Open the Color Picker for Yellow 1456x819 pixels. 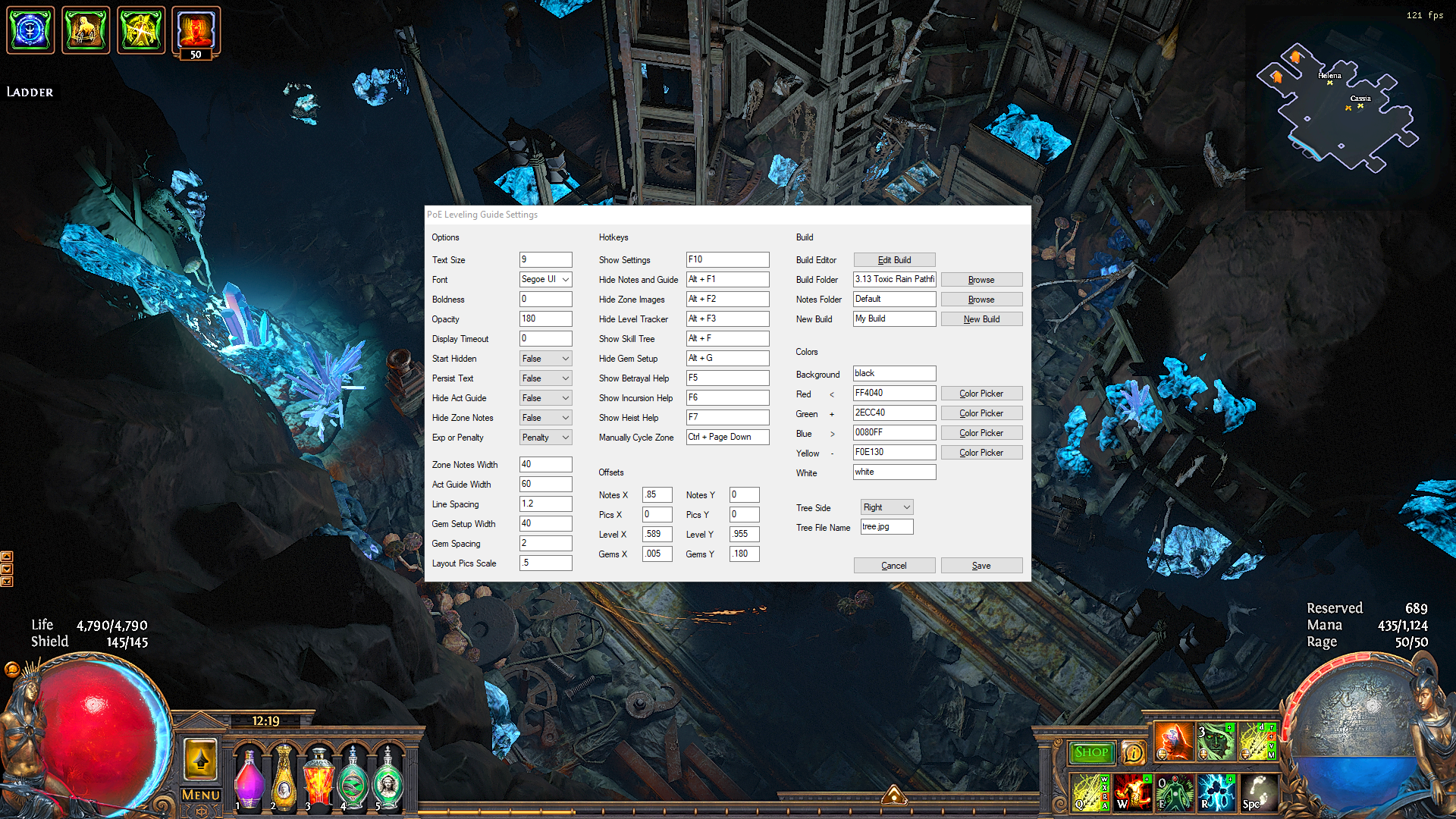981,453
